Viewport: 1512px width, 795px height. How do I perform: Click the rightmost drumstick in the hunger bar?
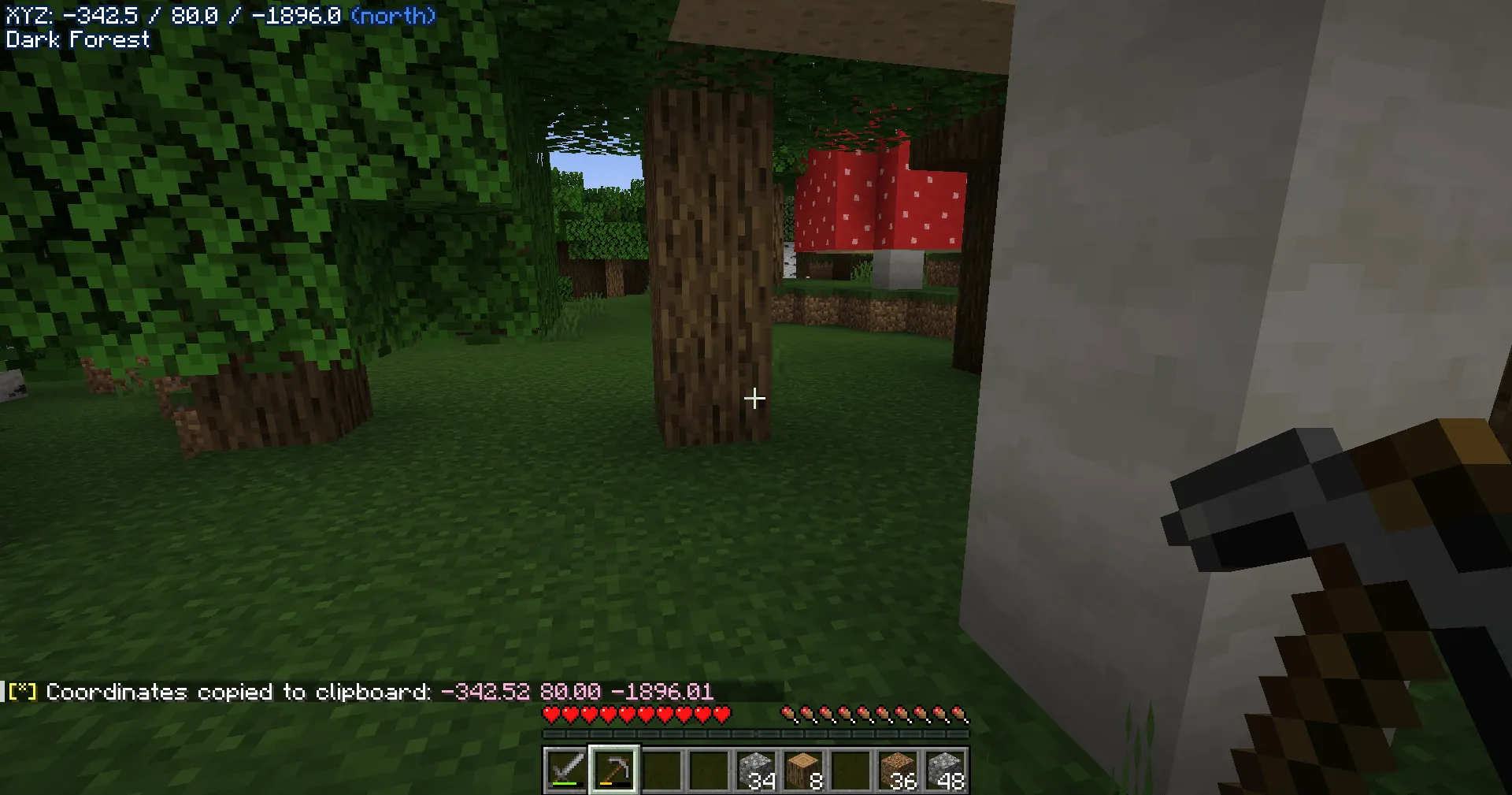[962, 711]
